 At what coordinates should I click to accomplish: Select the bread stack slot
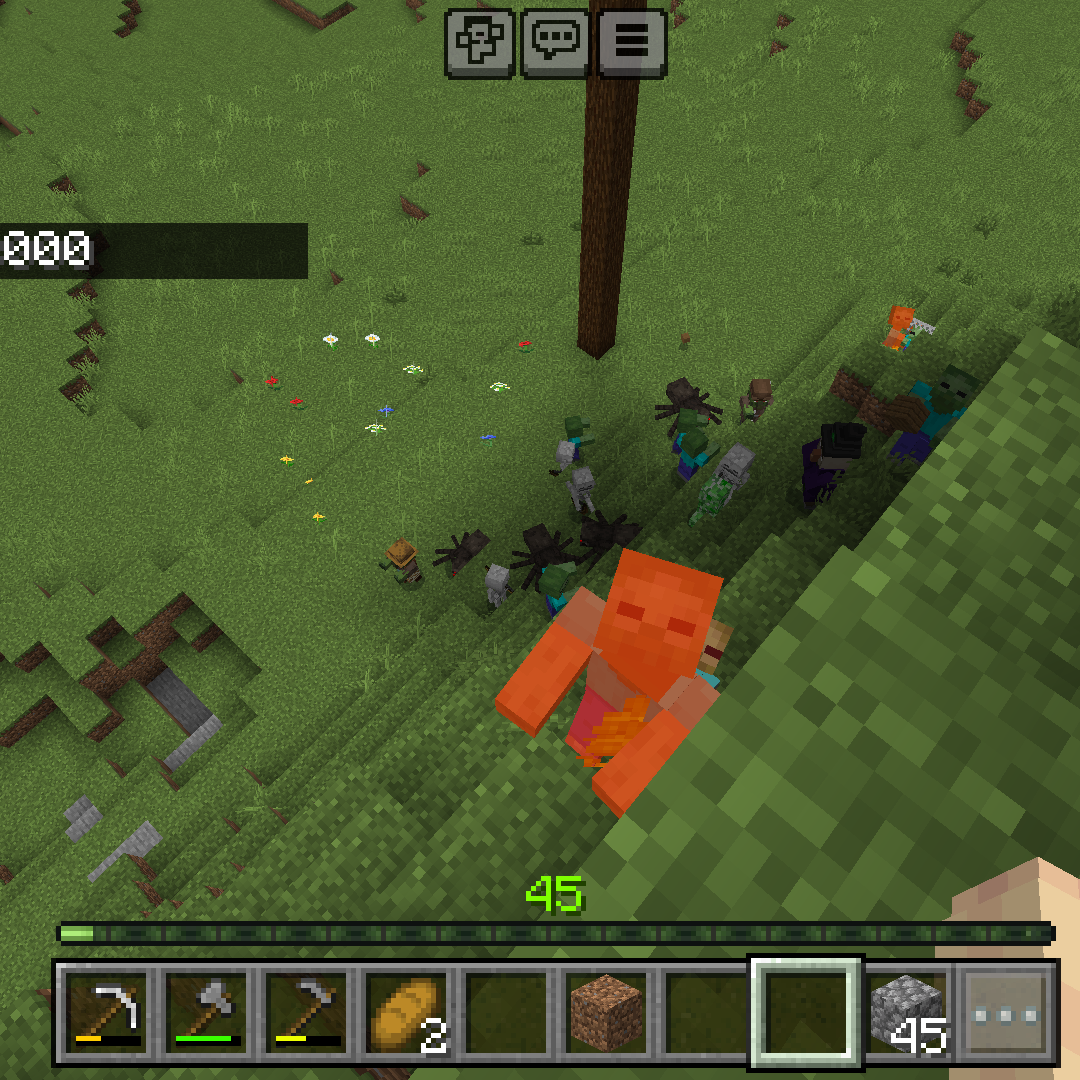tap(407, 1011)
